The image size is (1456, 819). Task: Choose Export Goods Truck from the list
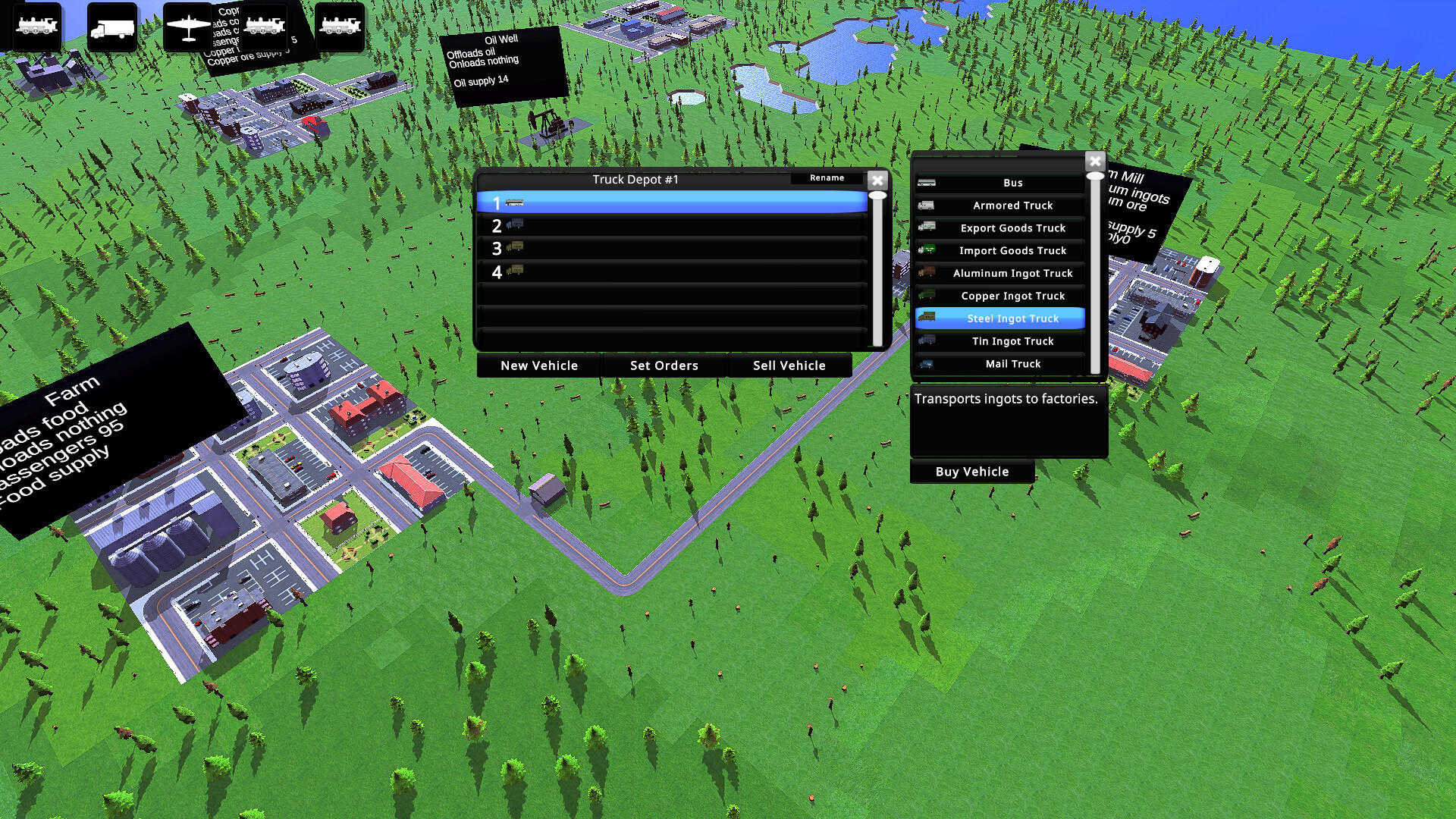pos(1012,227)
